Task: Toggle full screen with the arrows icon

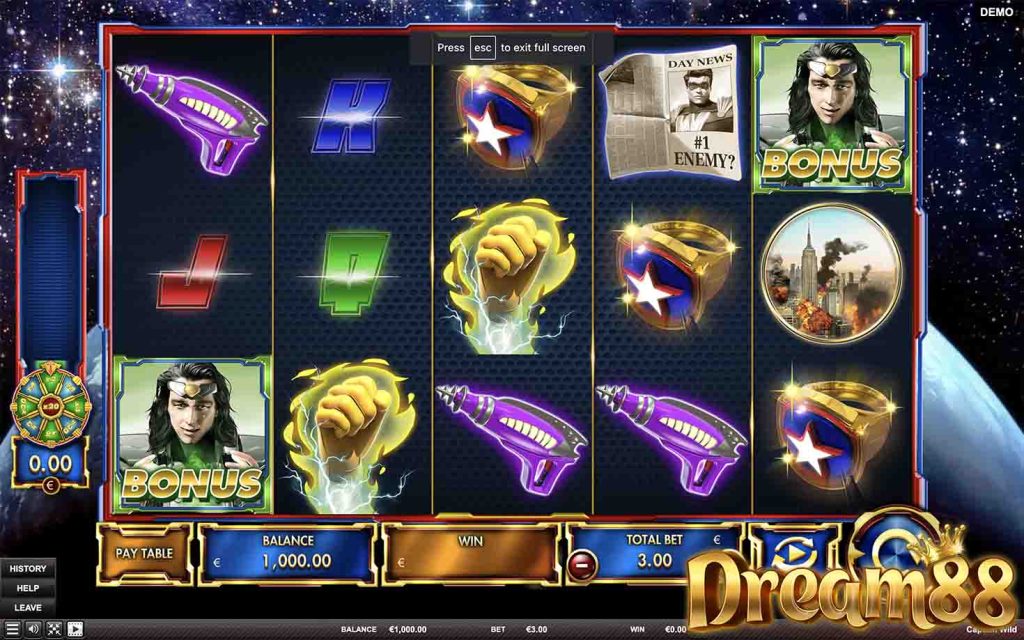Action: (54, 629)
